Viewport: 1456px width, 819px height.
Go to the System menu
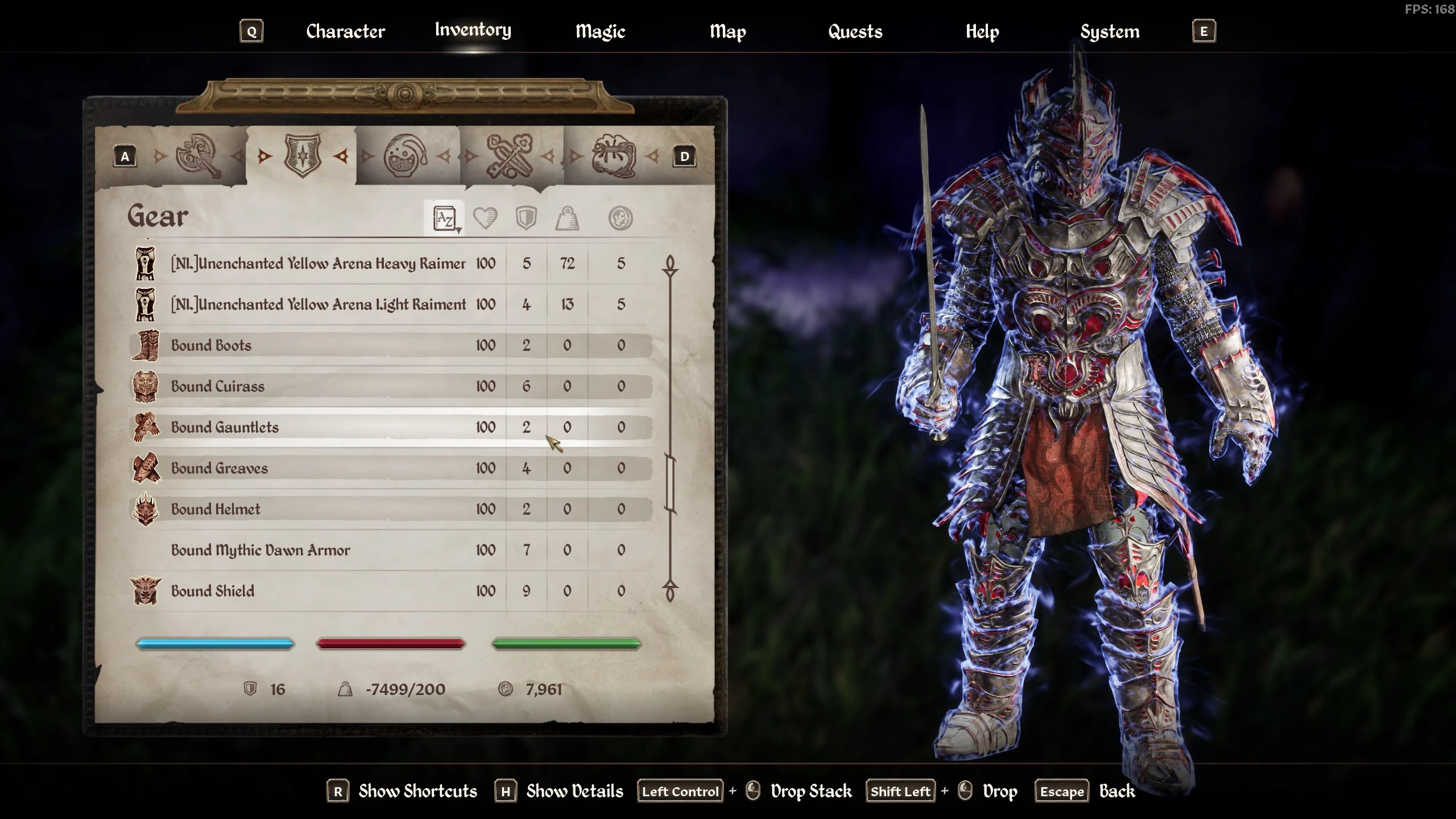[1110, 31]
